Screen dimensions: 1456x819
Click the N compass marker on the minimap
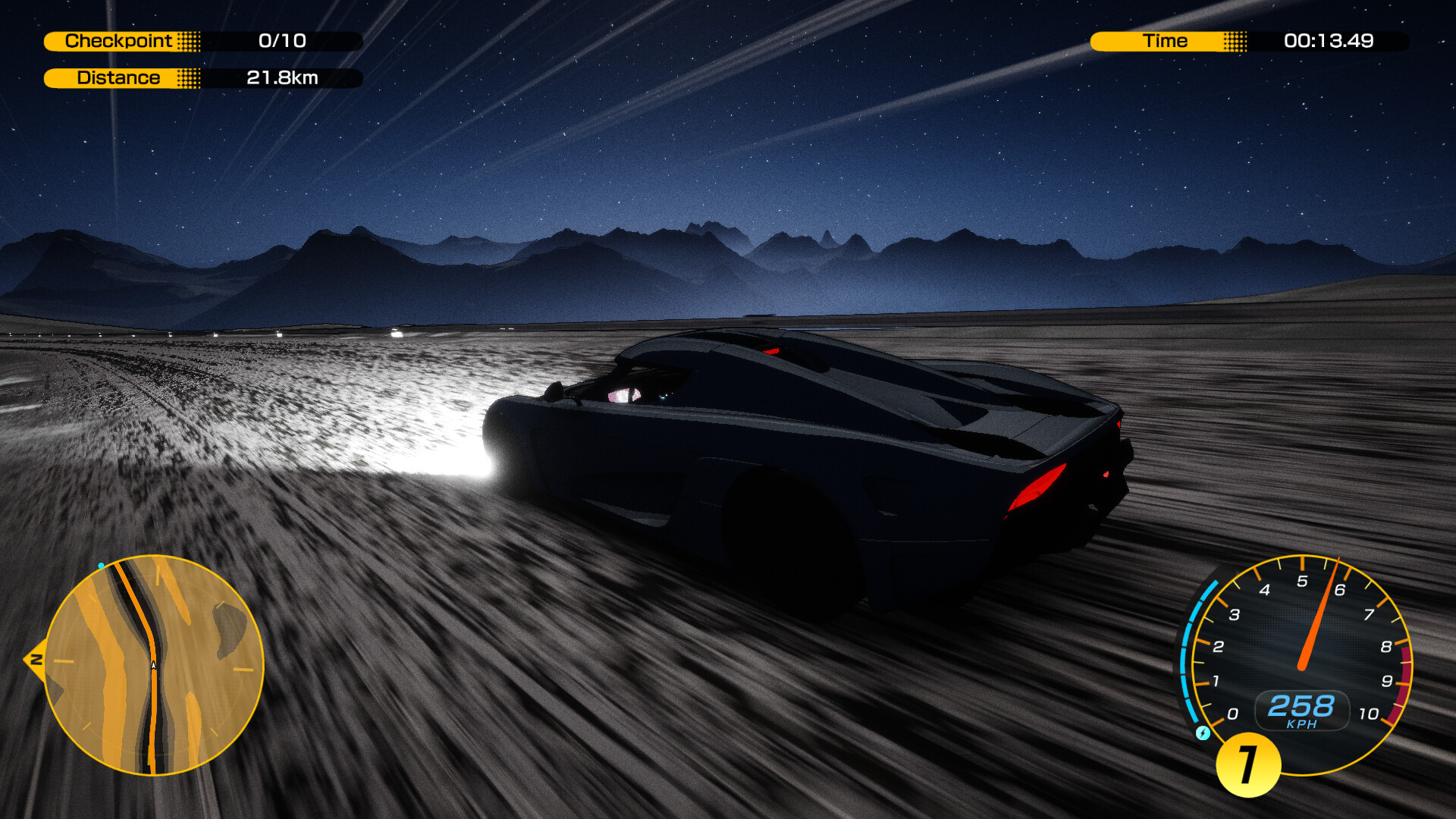click(36, 661)
